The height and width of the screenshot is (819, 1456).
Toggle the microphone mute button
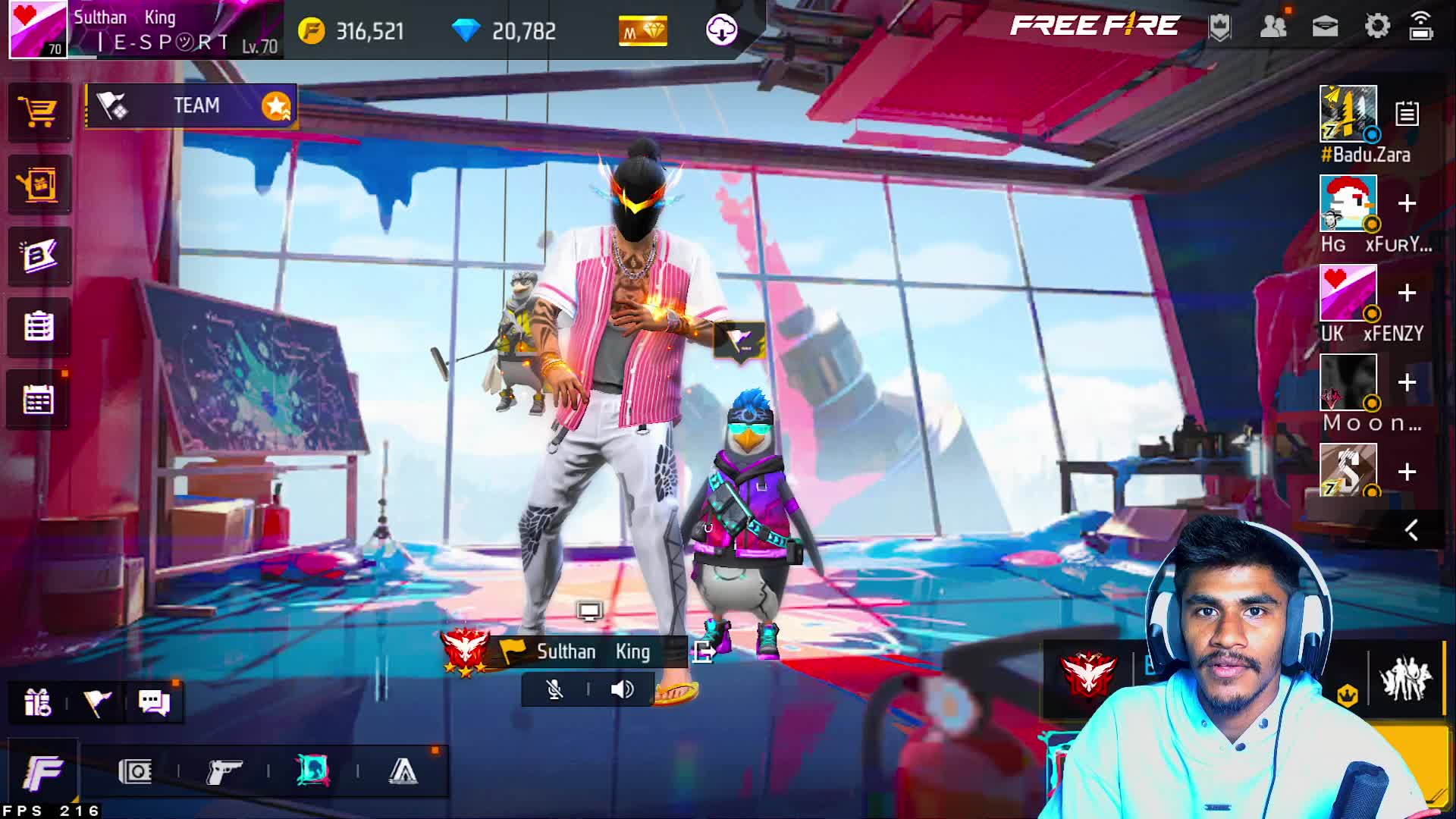point(555,689)
